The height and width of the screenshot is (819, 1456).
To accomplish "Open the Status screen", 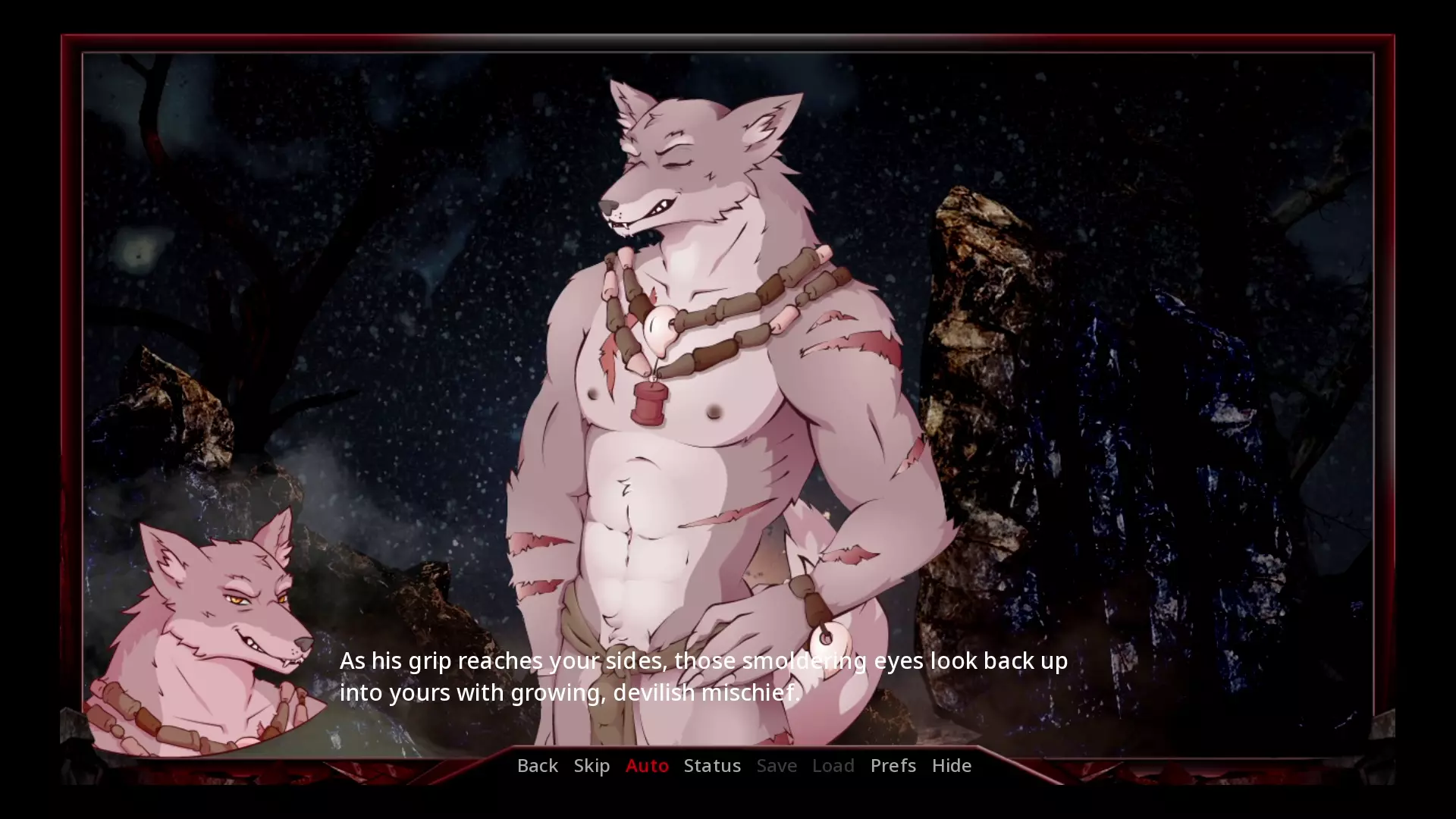I will (x=712, y=765).
